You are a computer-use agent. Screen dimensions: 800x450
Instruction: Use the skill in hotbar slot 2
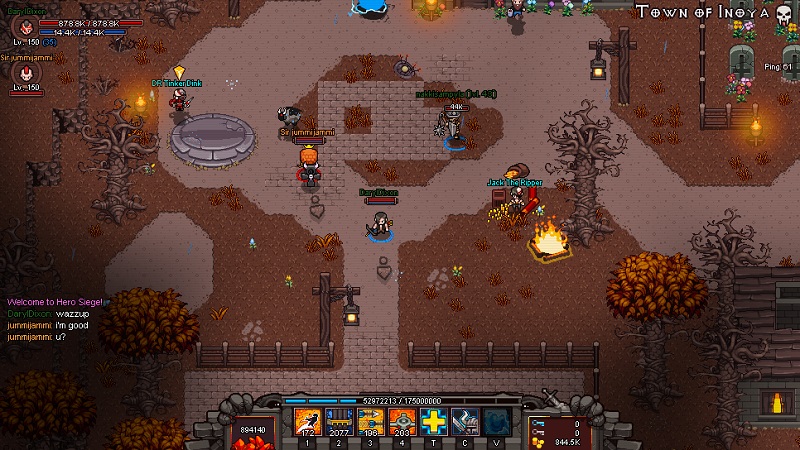coord(339,422)
